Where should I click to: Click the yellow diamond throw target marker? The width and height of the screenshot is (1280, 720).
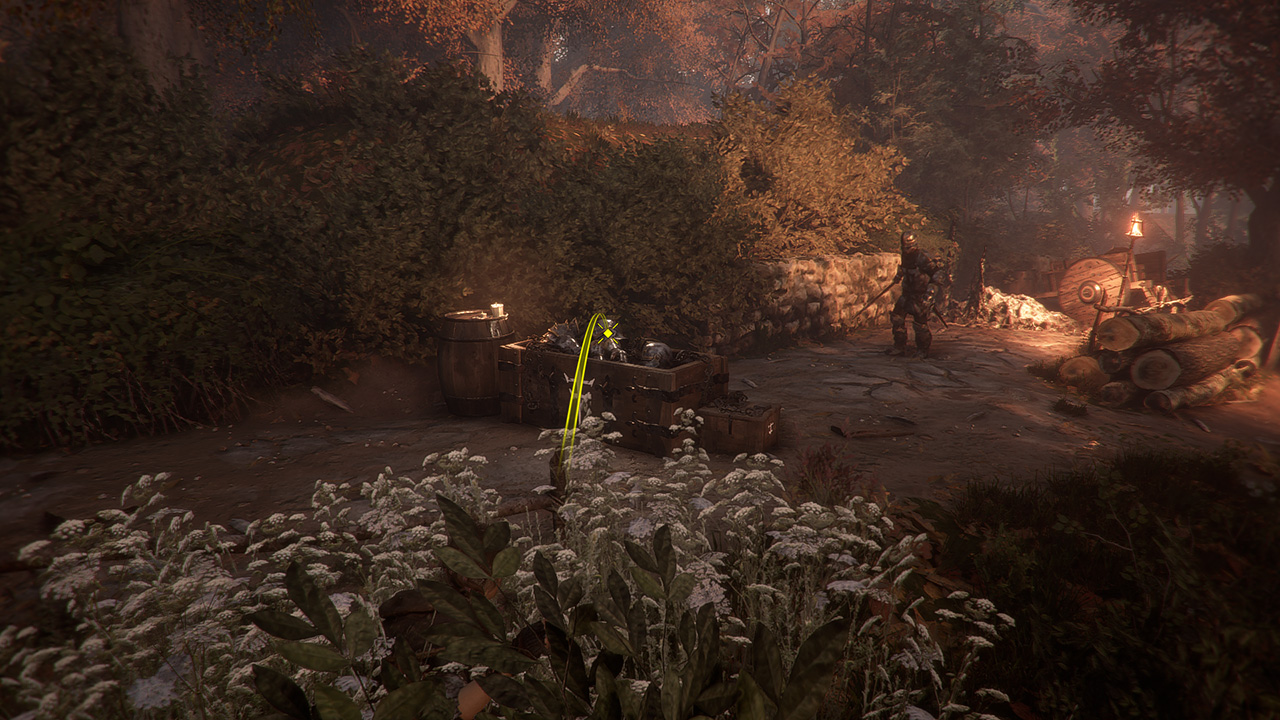tap(606, 333)
